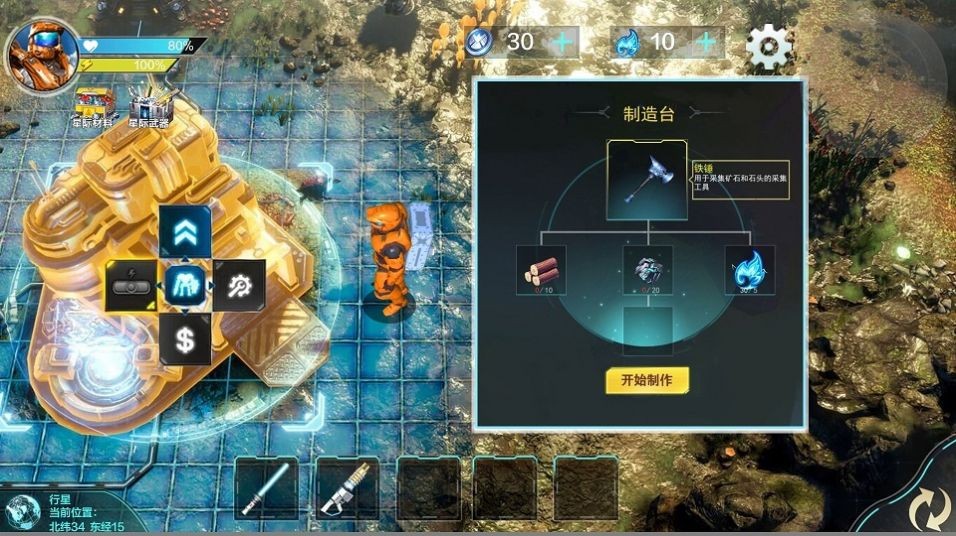Tap the circular arrows swap button
The height and width of the screenshot is (536, 956).
click(x=929, y=508)
